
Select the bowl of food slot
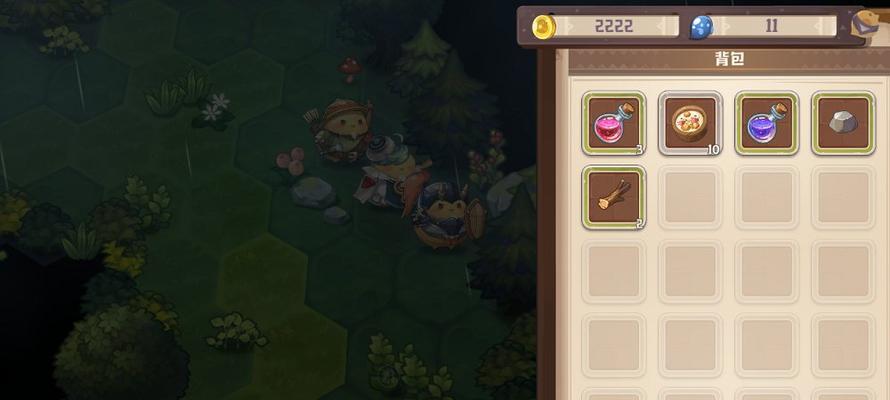click(x=690, y=123)
